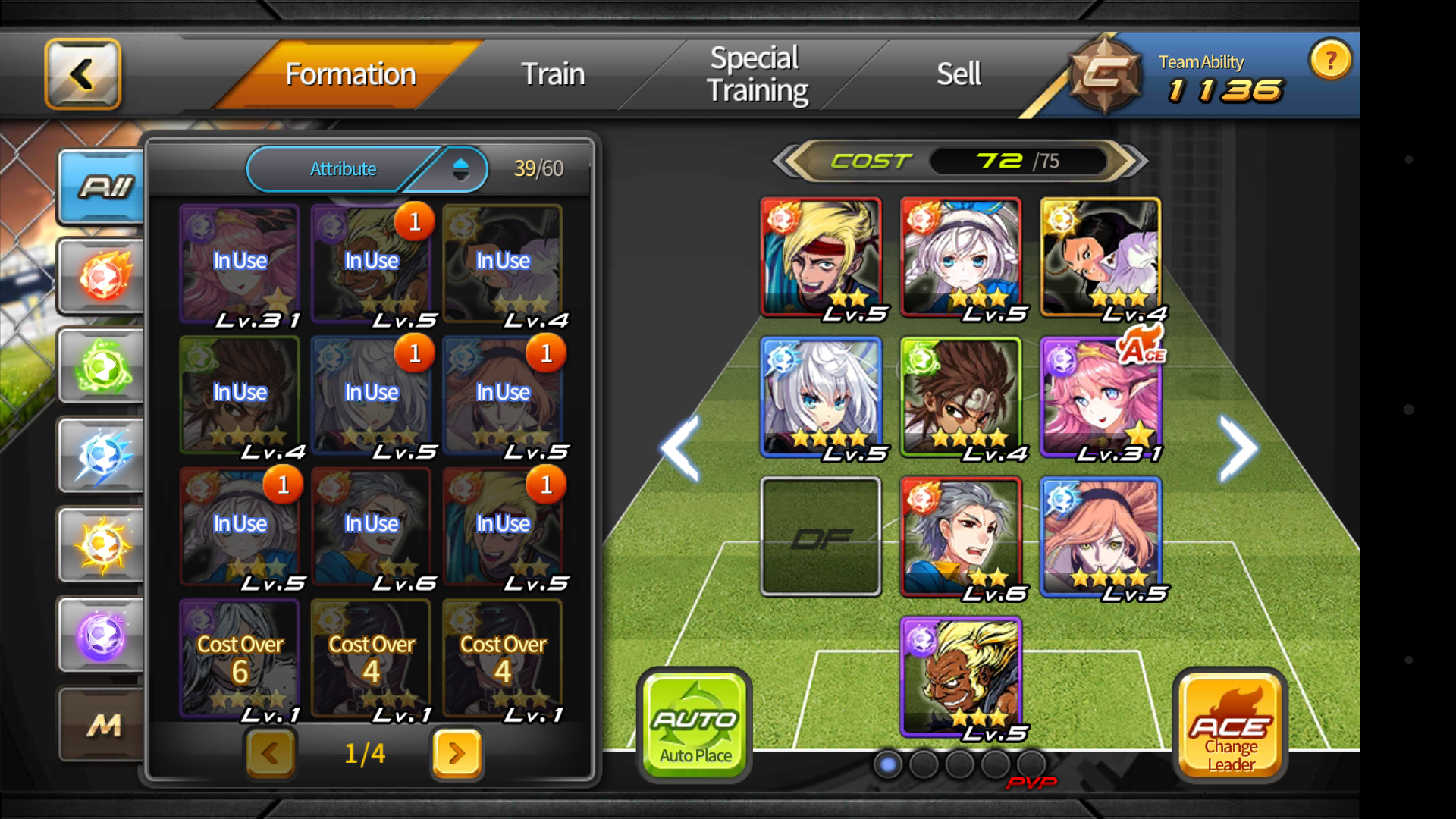Open the help question mark button
The image size is (1456, 819).
pos(1330,60)
